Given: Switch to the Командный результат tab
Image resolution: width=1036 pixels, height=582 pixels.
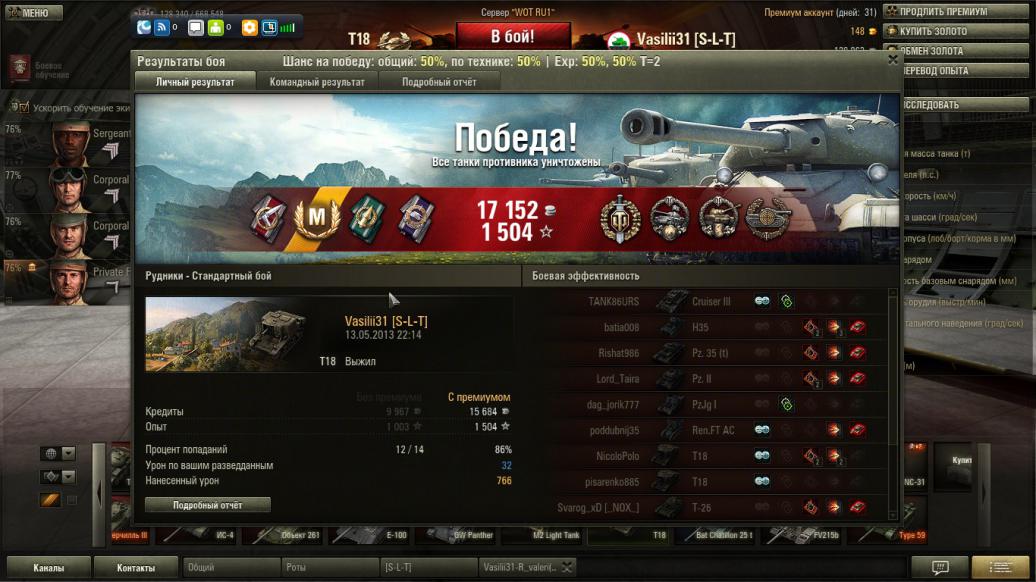Looking at the screenshot, I should click(x=317, y=82).
